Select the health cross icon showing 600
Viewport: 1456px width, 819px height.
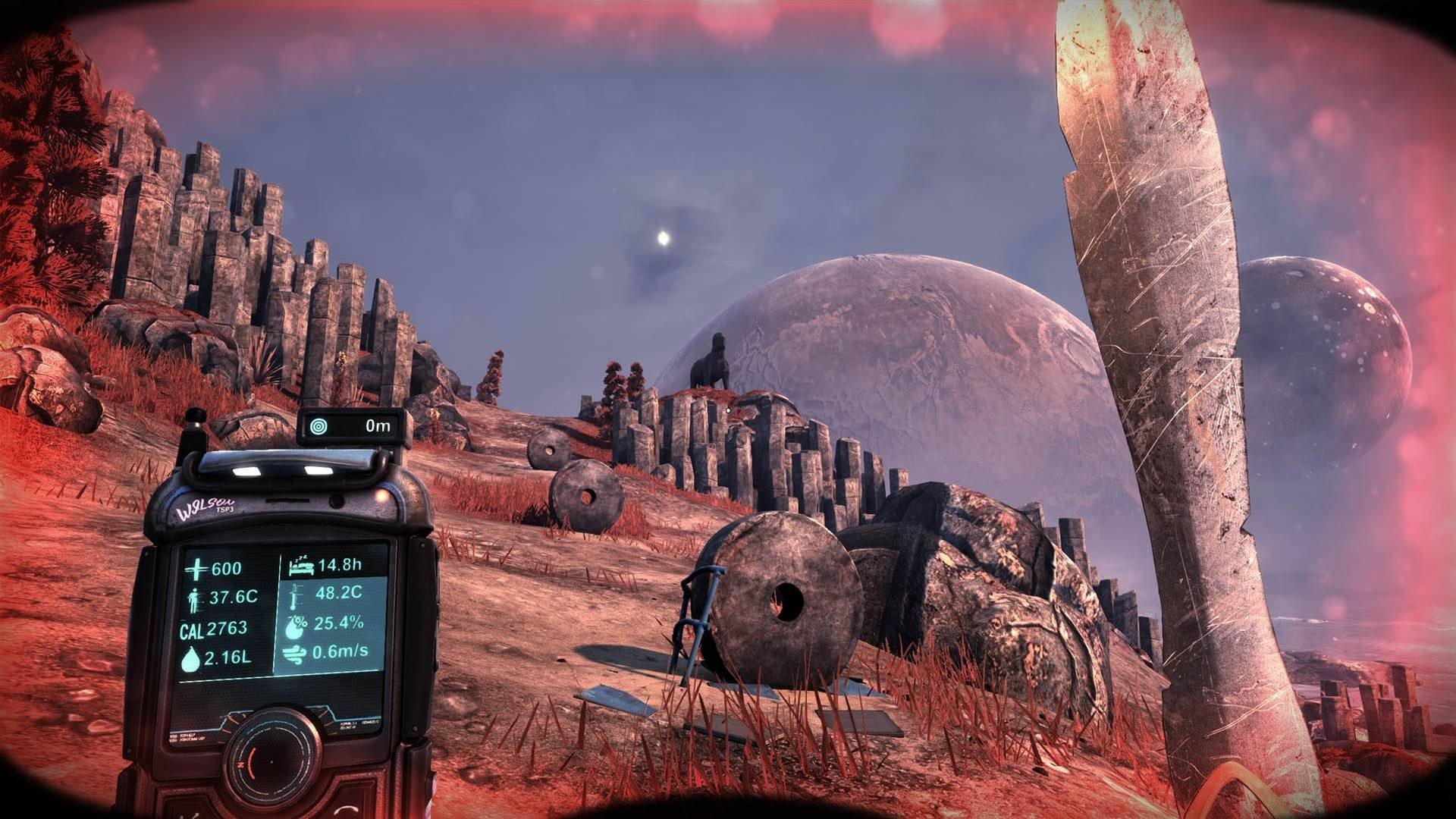pos(197,568)
